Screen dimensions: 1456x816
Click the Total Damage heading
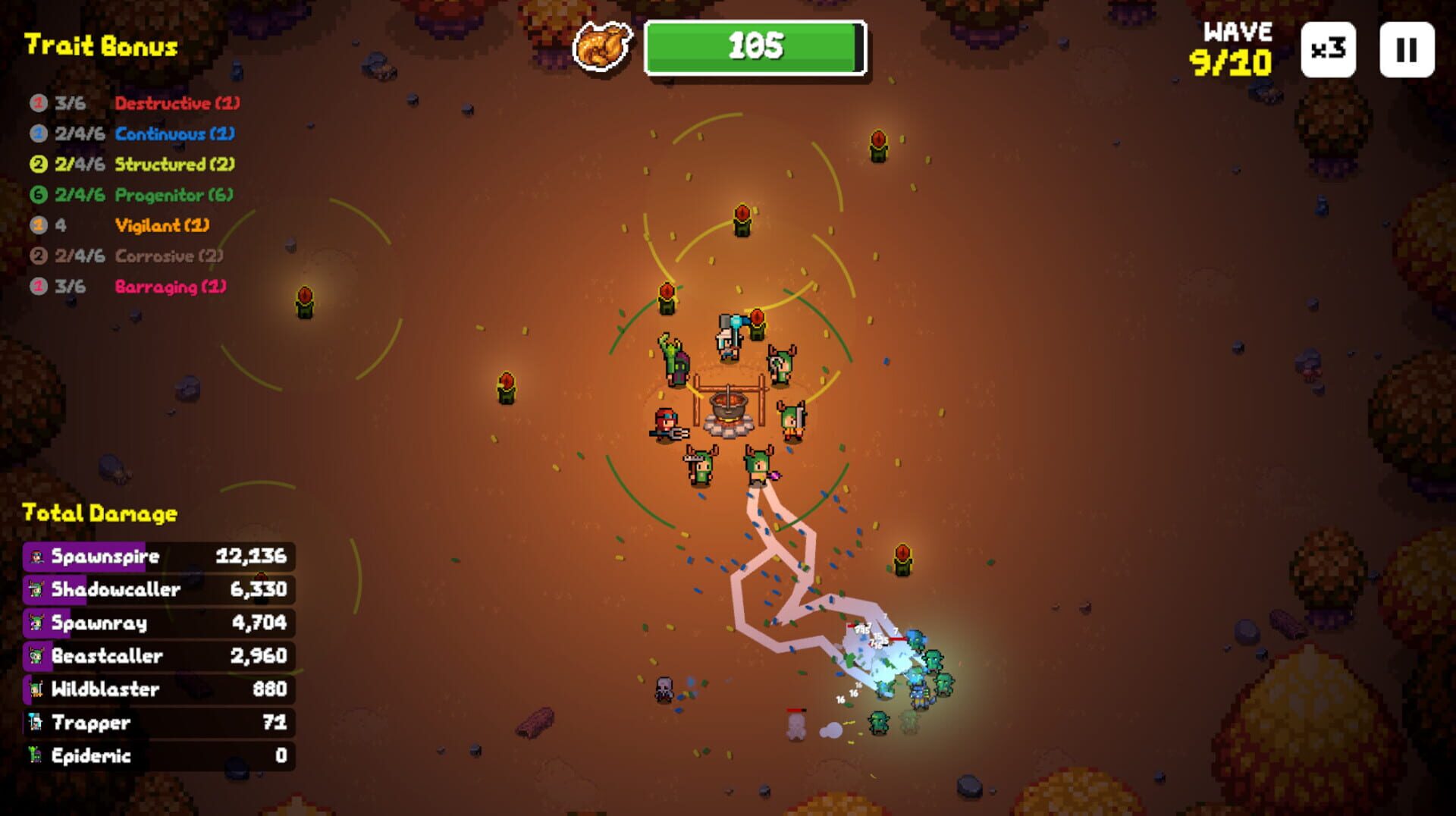(x=100, y=513)
